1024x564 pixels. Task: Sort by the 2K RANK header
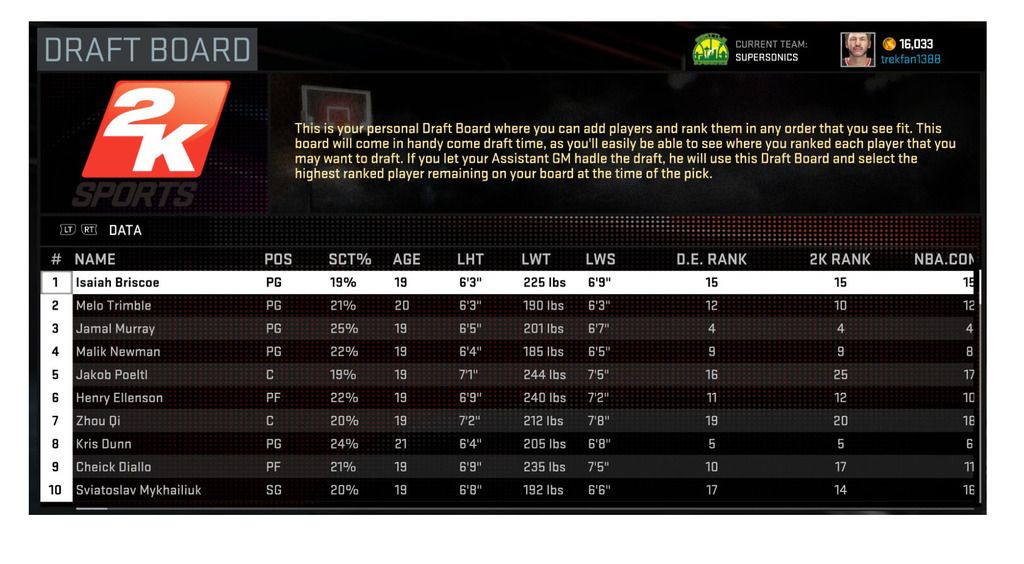tap(839, 259)
